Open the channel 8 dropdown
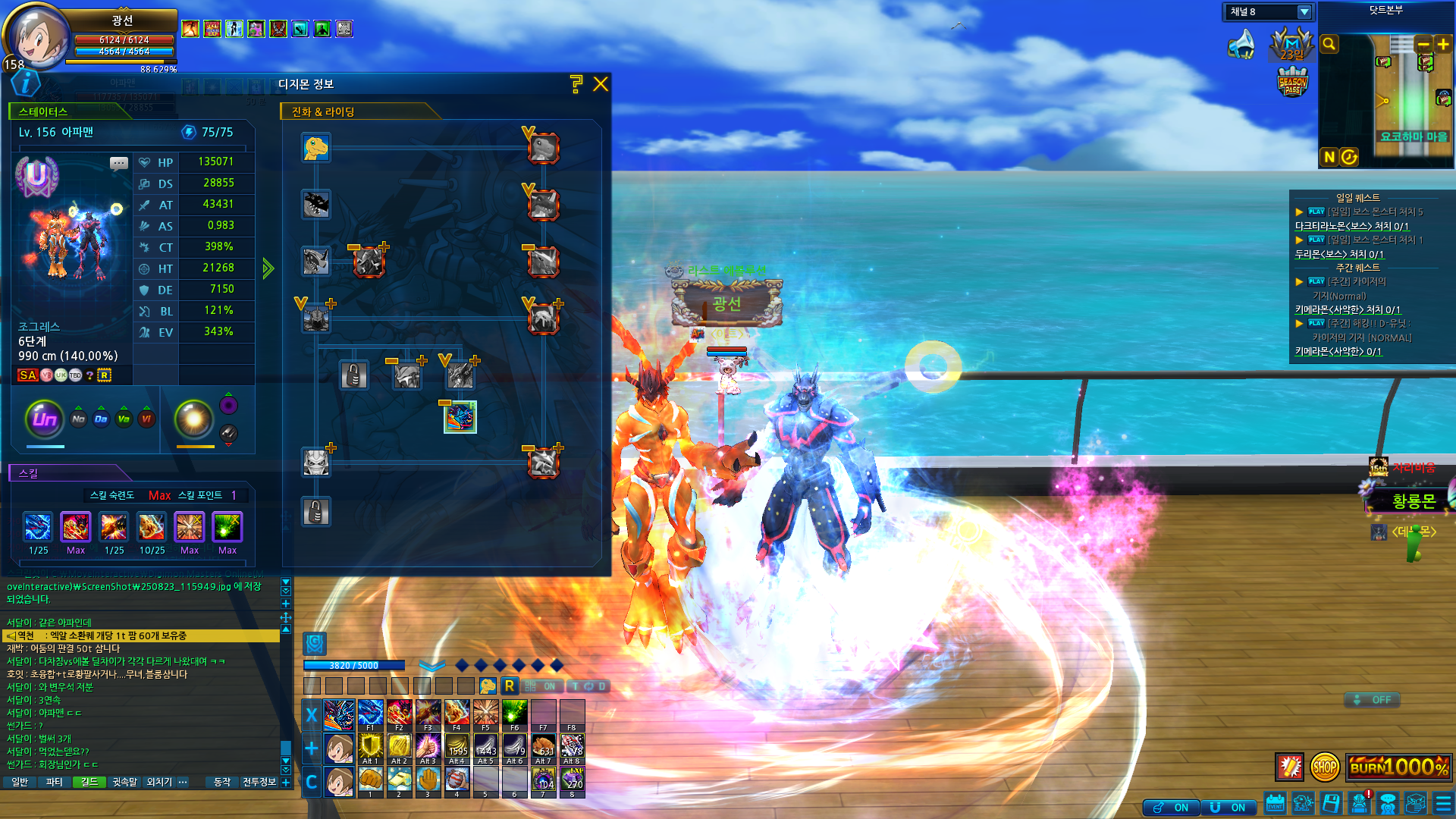 [x=1304, y=12]
